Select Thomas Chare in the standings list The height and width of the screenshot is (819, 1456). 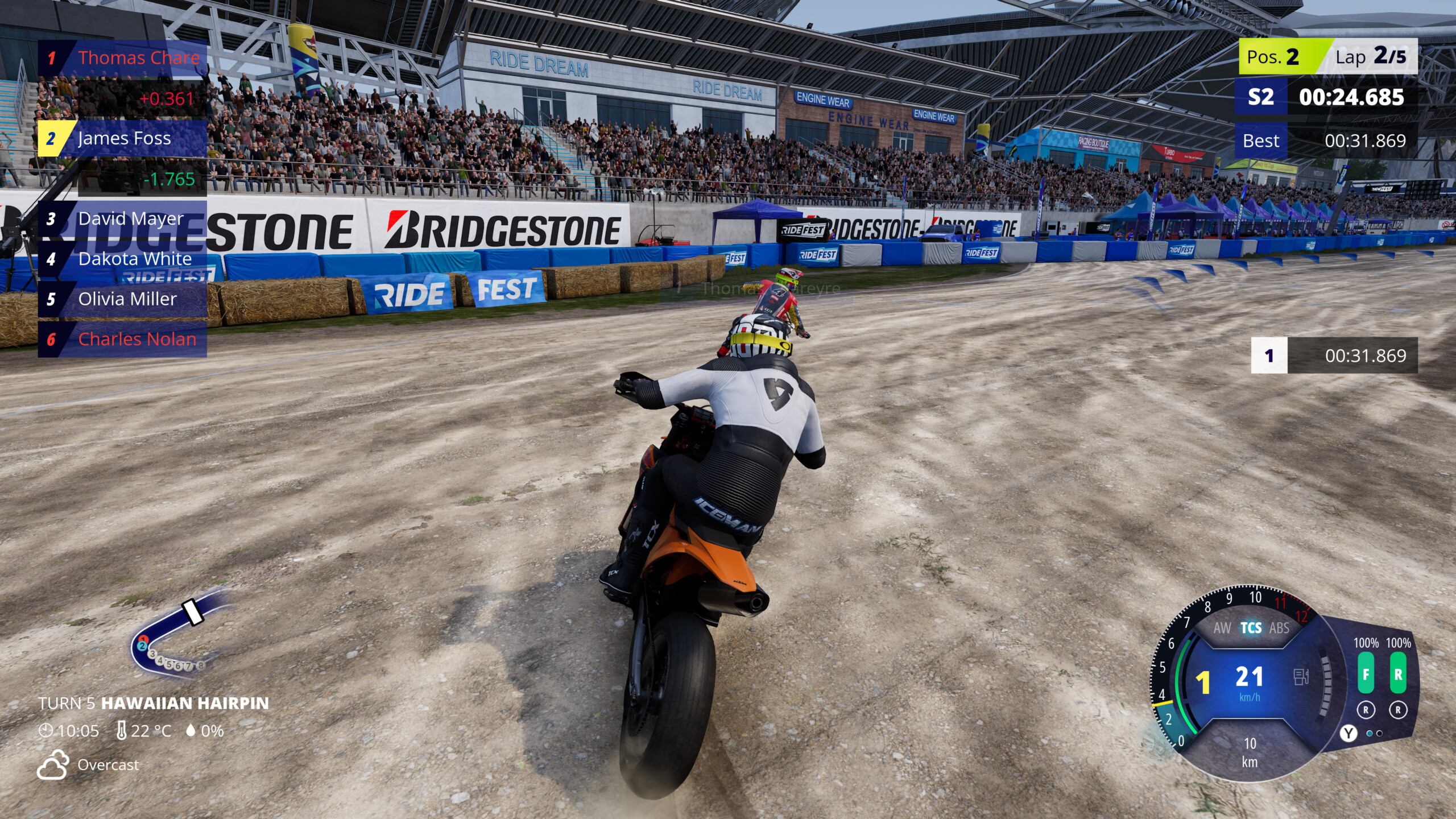[x=122, y=58]
